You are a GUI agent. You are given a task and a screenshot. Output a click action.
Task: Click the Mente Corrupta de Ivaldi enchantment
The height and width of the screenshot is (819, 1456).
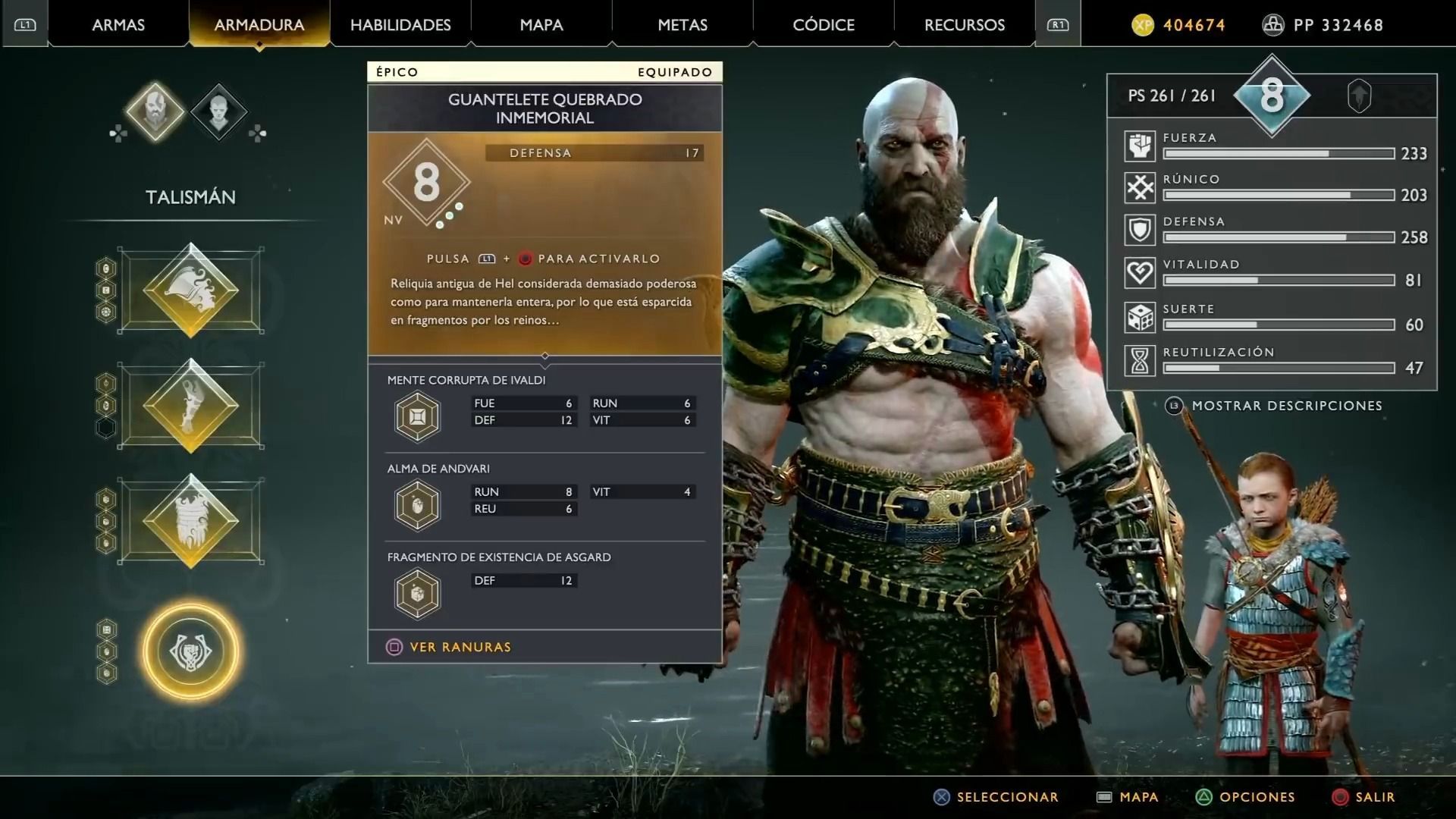pos(418,416)
